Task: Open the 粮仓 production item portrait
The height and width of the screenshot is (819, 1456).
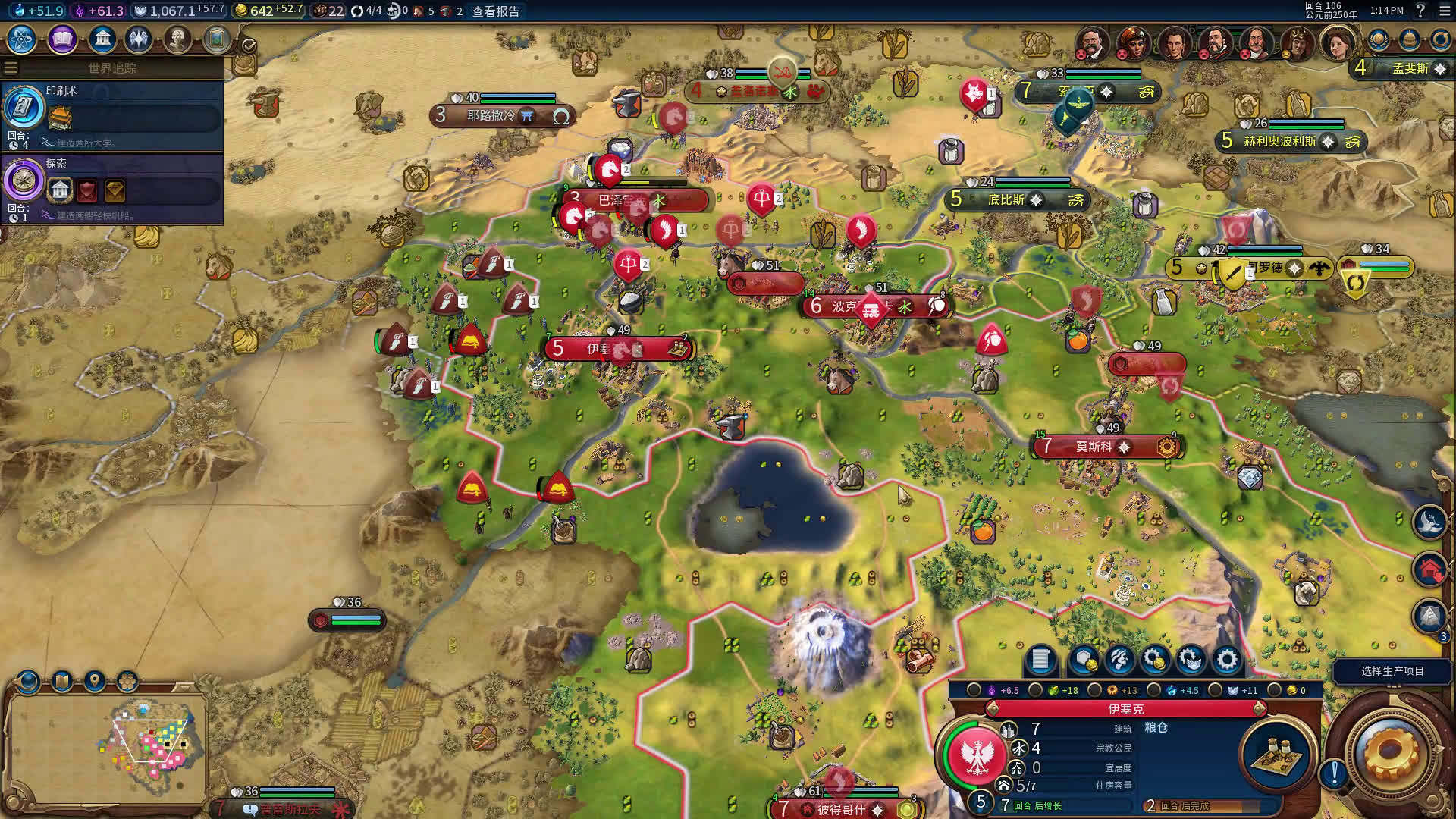Action: click(1277, 753)
